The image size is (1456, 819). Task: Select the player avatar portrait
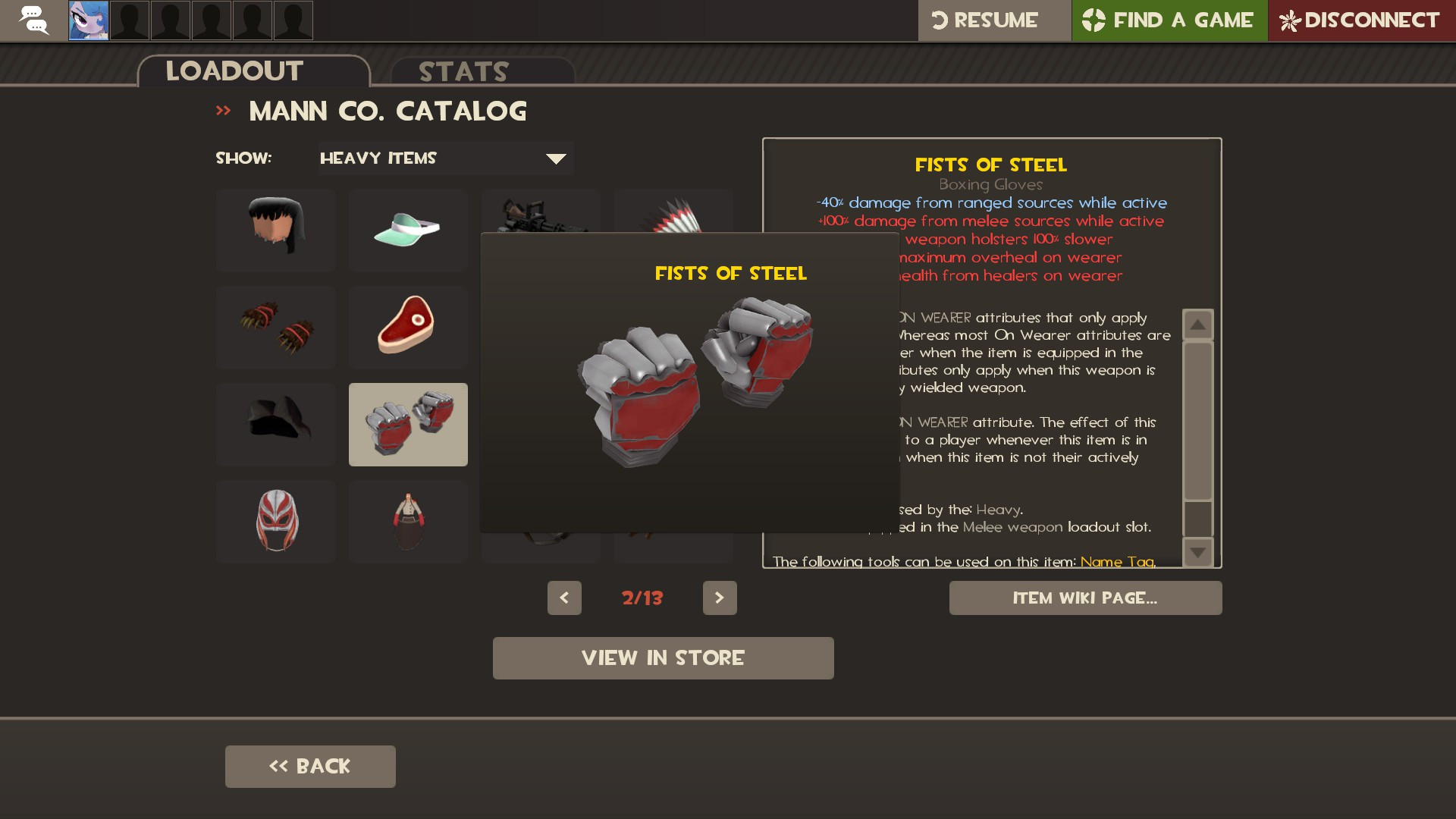pyautogui.click(x=89, y=20)
